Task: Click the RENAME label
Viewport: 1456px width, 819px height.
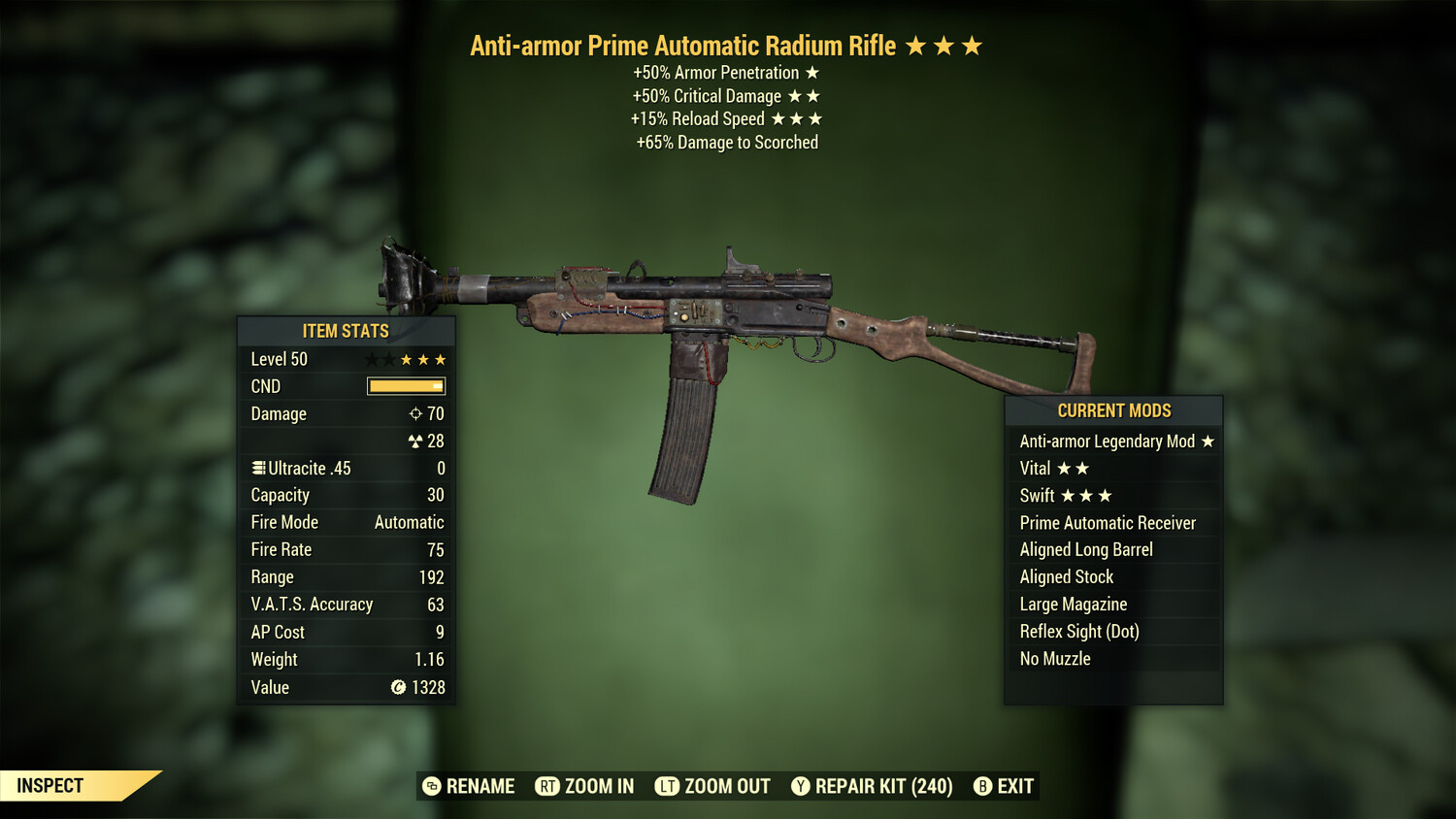Action: click(x=480, y=786)
